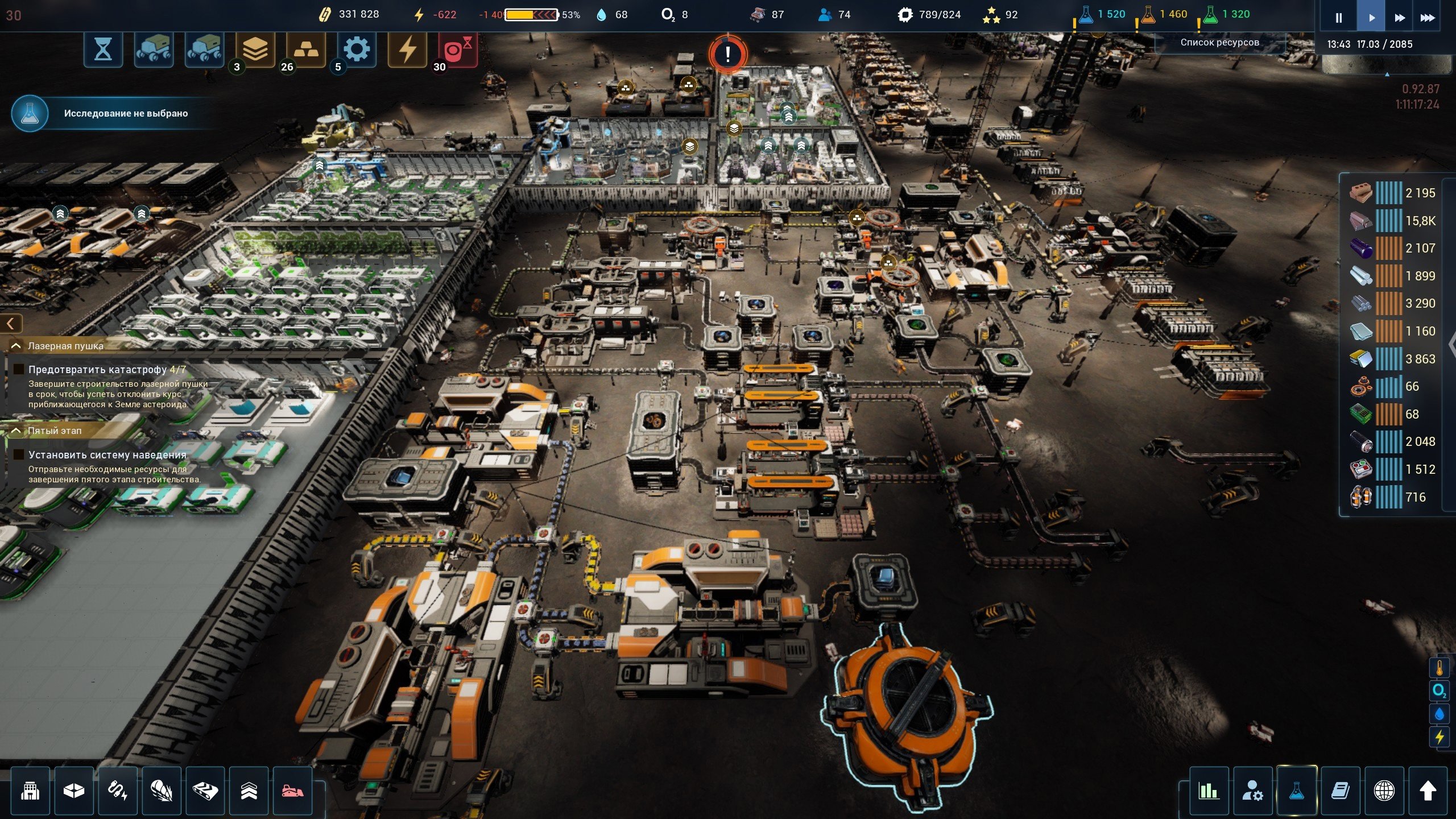1456x819 pixels.
Task: Select the conveyor belt build tool
Action: [x=205, y=791]
